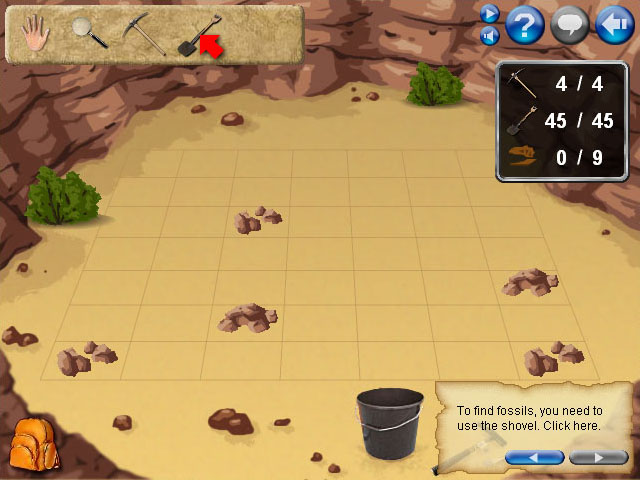Screen dimensions: 640x480
Task: Go back with the blue arrow button
Action: pos(613,25)
